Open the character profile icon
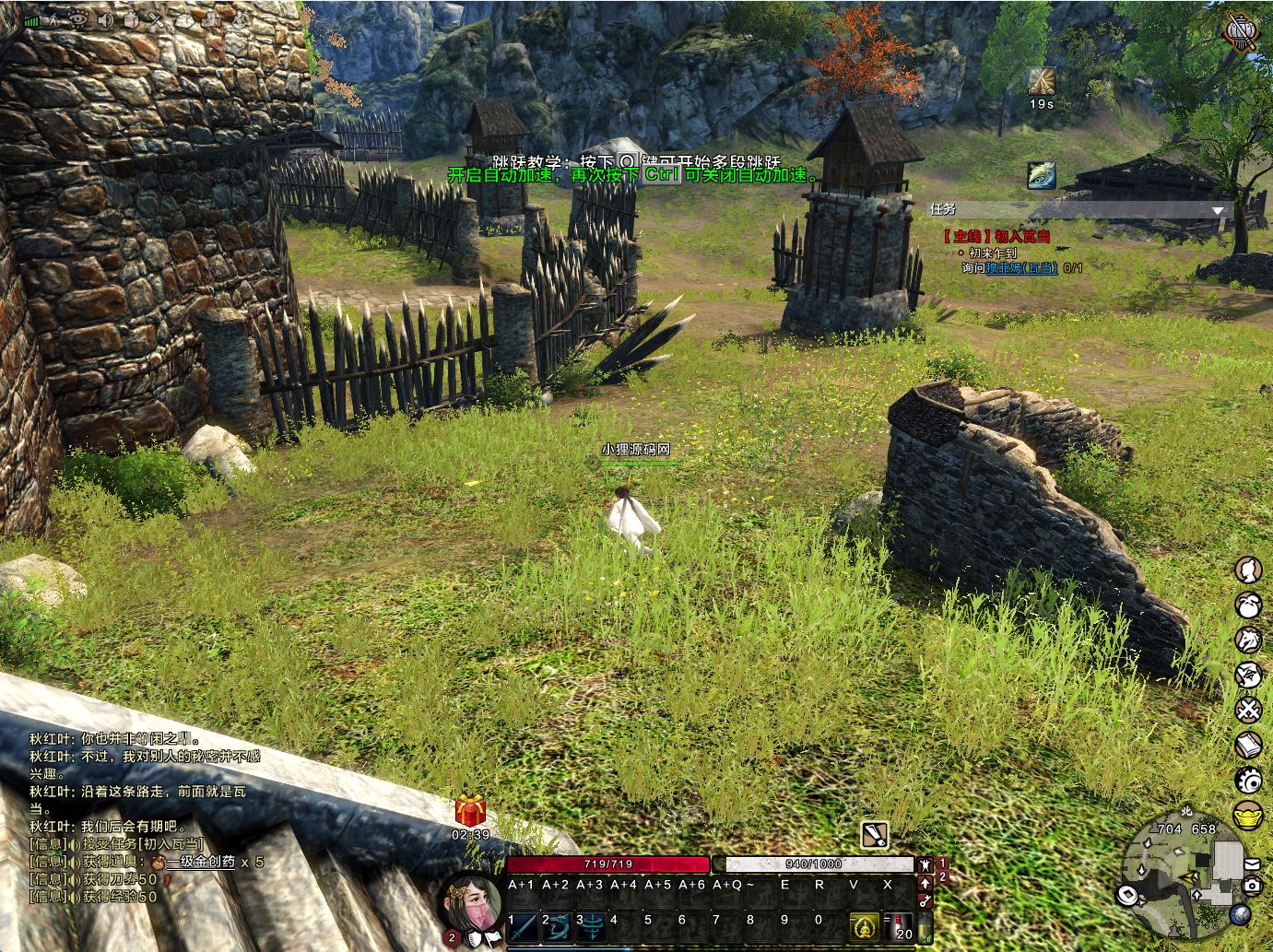 pyautogui.click(x=1248, y=570)
